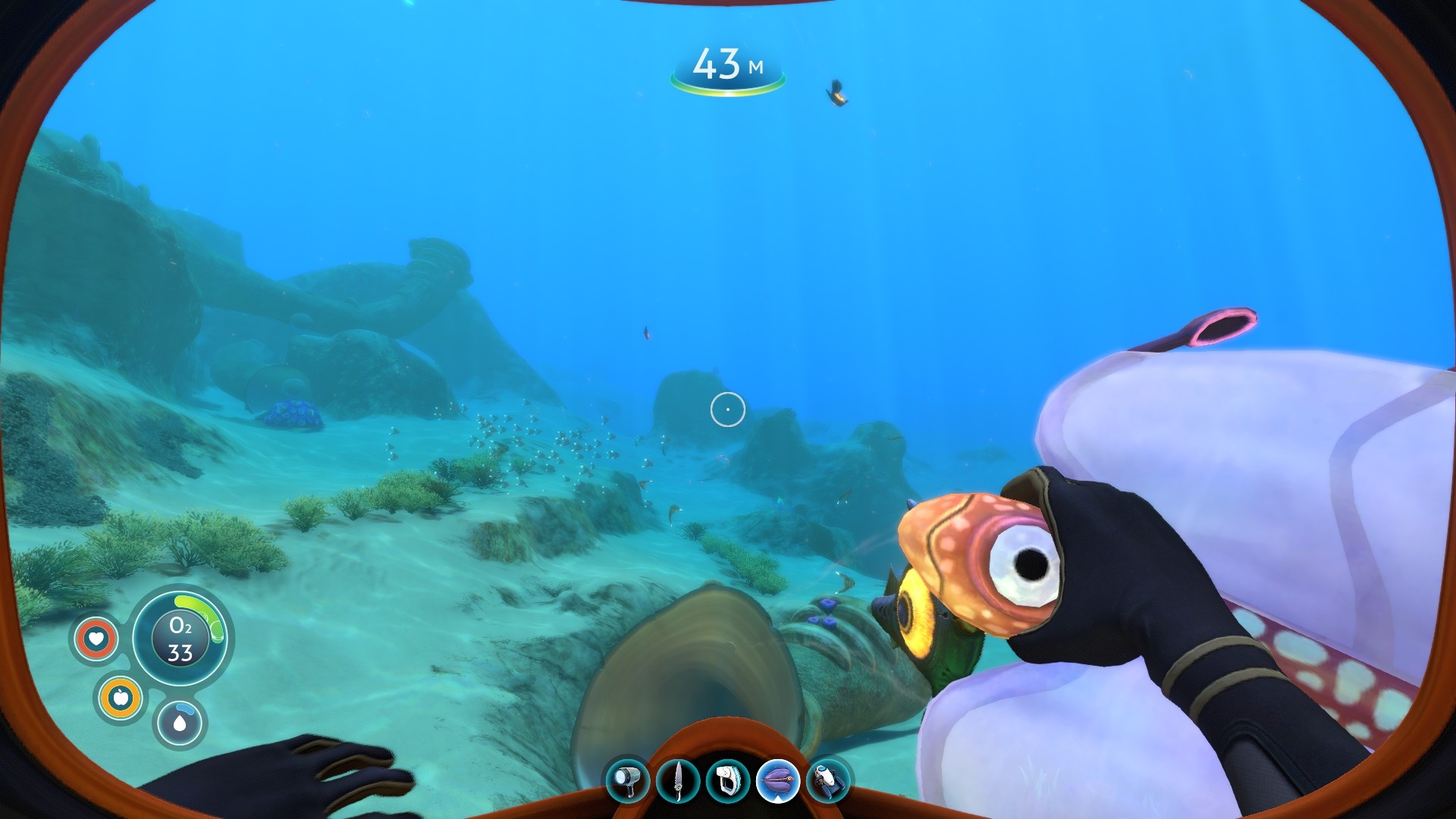Click the circular aiming reticle
The width and height of the screenshot is (1456, 819).
tap(726, 408)
